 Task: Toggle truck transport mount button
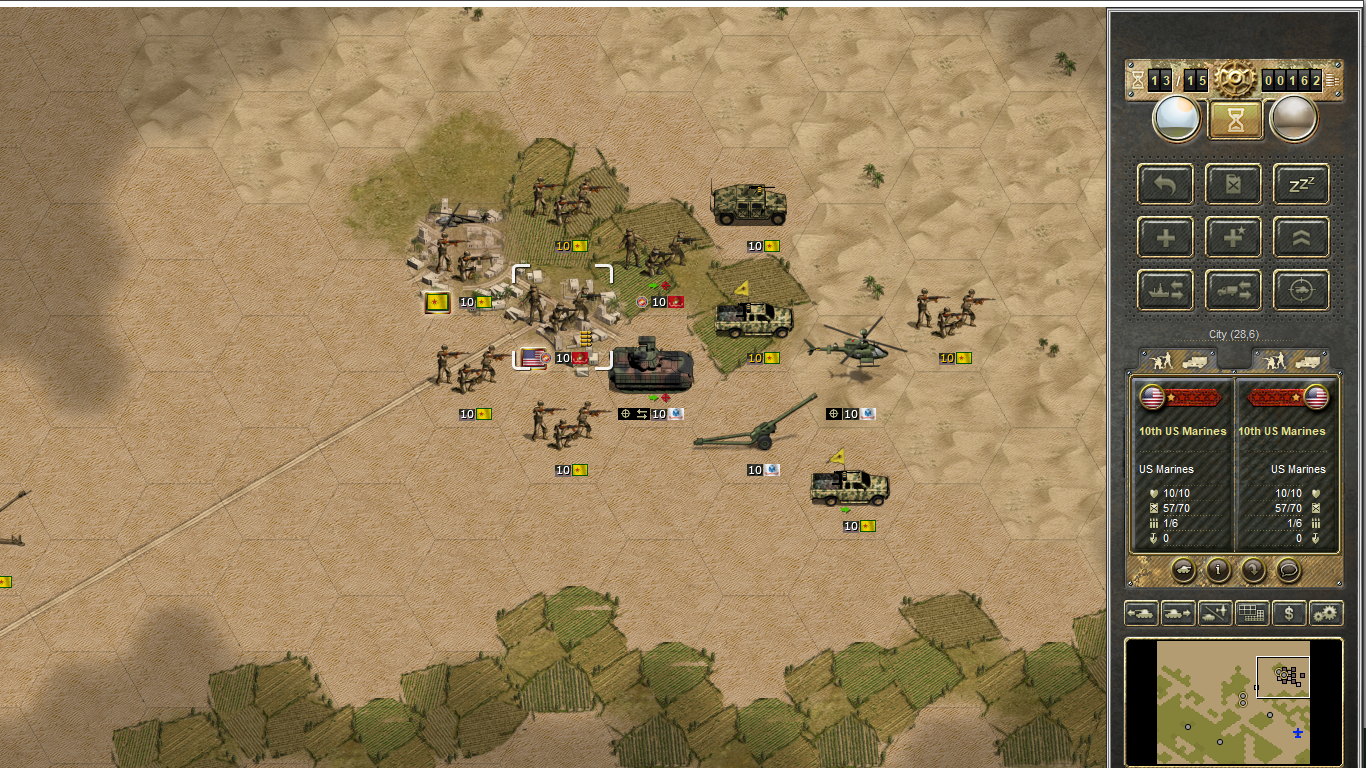(1234, 290)
